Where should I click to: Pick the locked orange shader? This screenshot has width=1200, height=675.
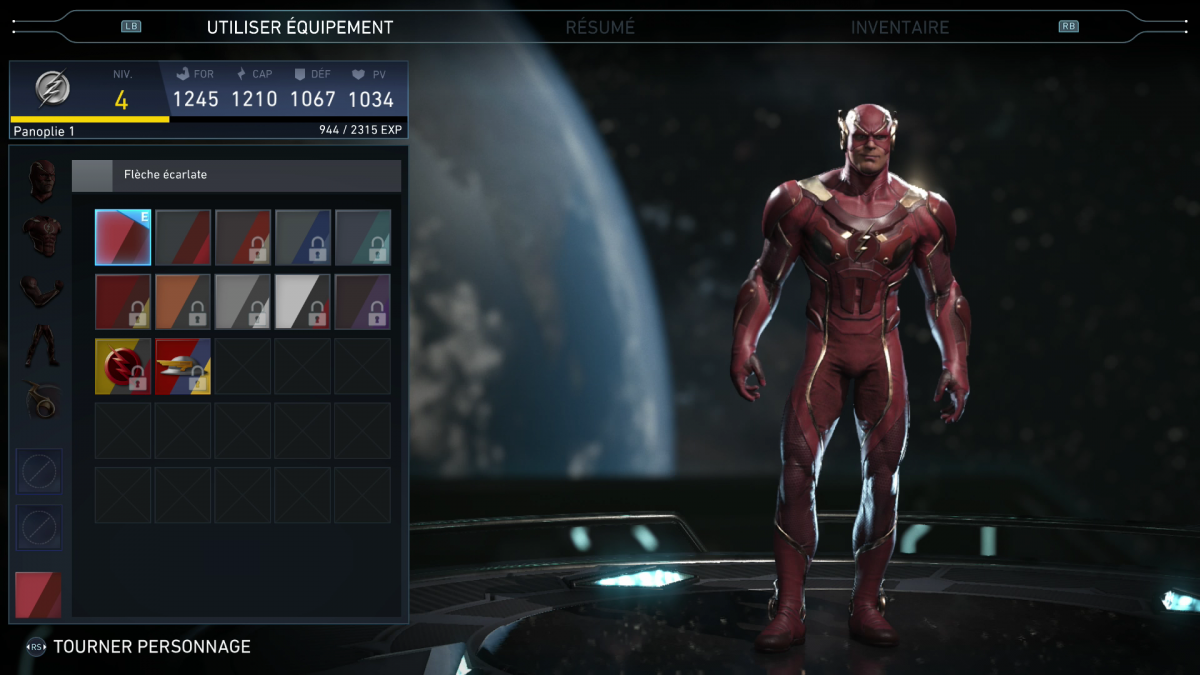(x=183, y=302)
